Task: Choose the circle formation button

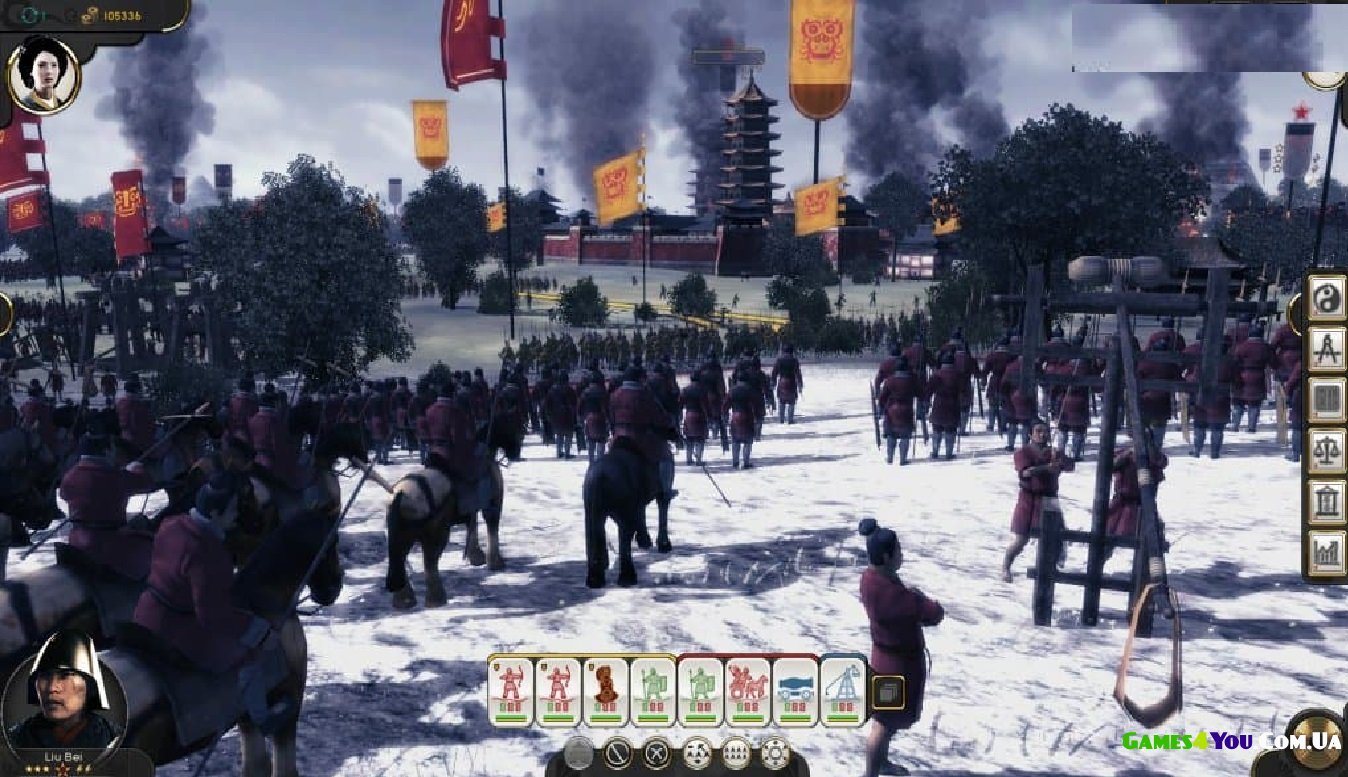Action: [775, 752]
